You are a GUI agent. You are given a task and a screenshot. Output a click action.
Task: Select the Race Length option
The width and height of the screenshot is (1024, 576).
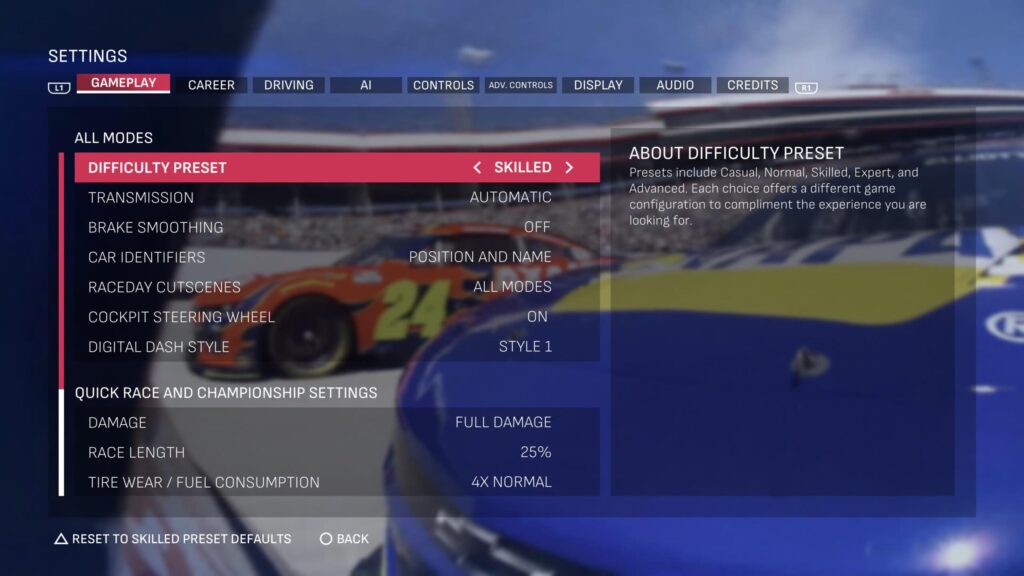pos(337,452)
